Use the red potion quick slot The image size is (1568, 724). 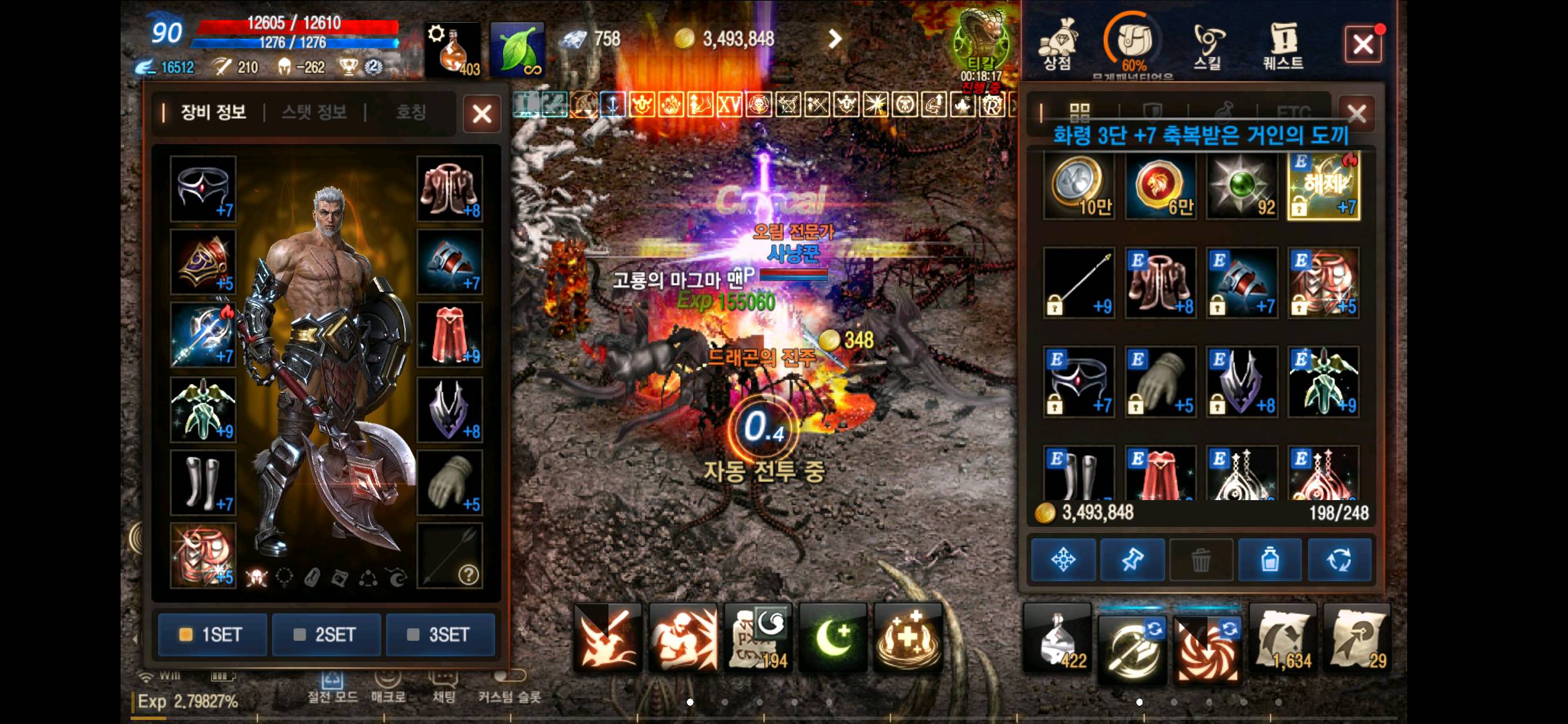[x=452, y=49]
